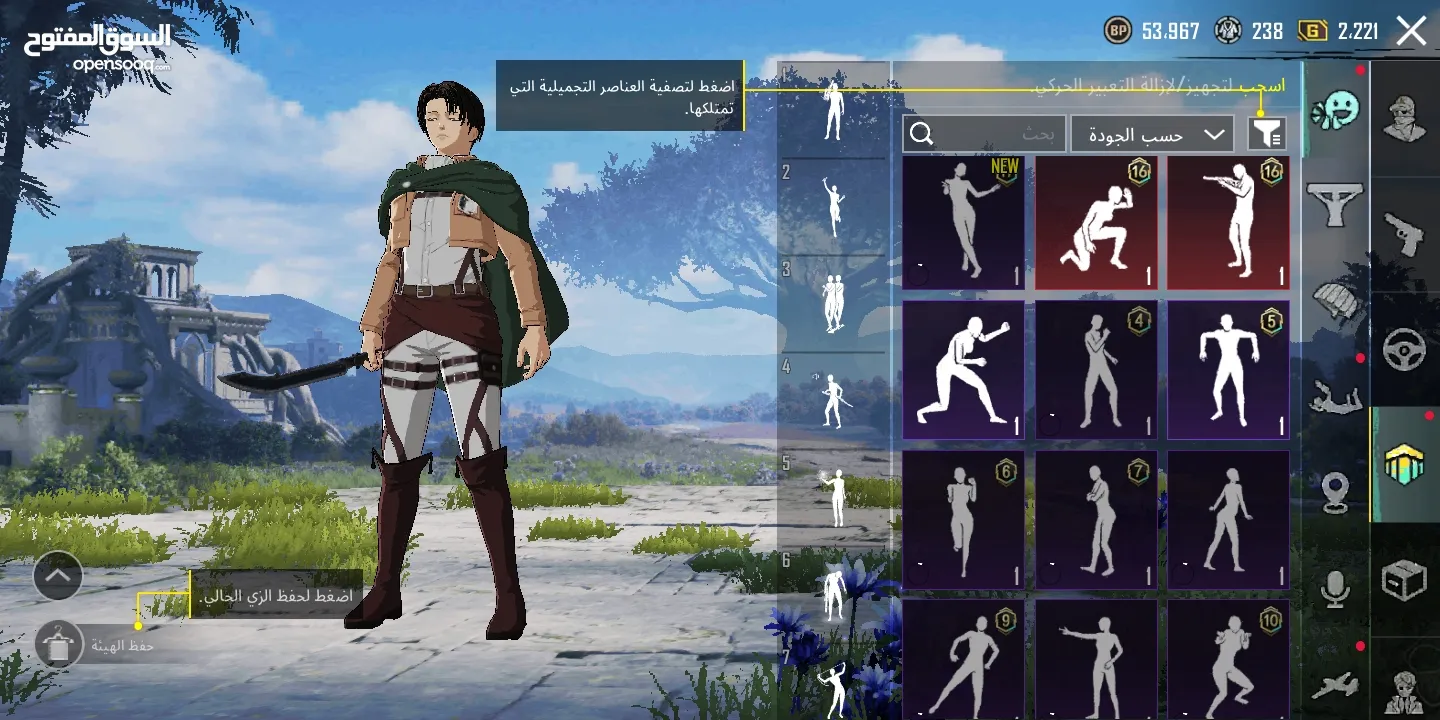Select the falling pose category icon
The width and height of the screenshot is (1440, 720).
(x=1336, y=396)
